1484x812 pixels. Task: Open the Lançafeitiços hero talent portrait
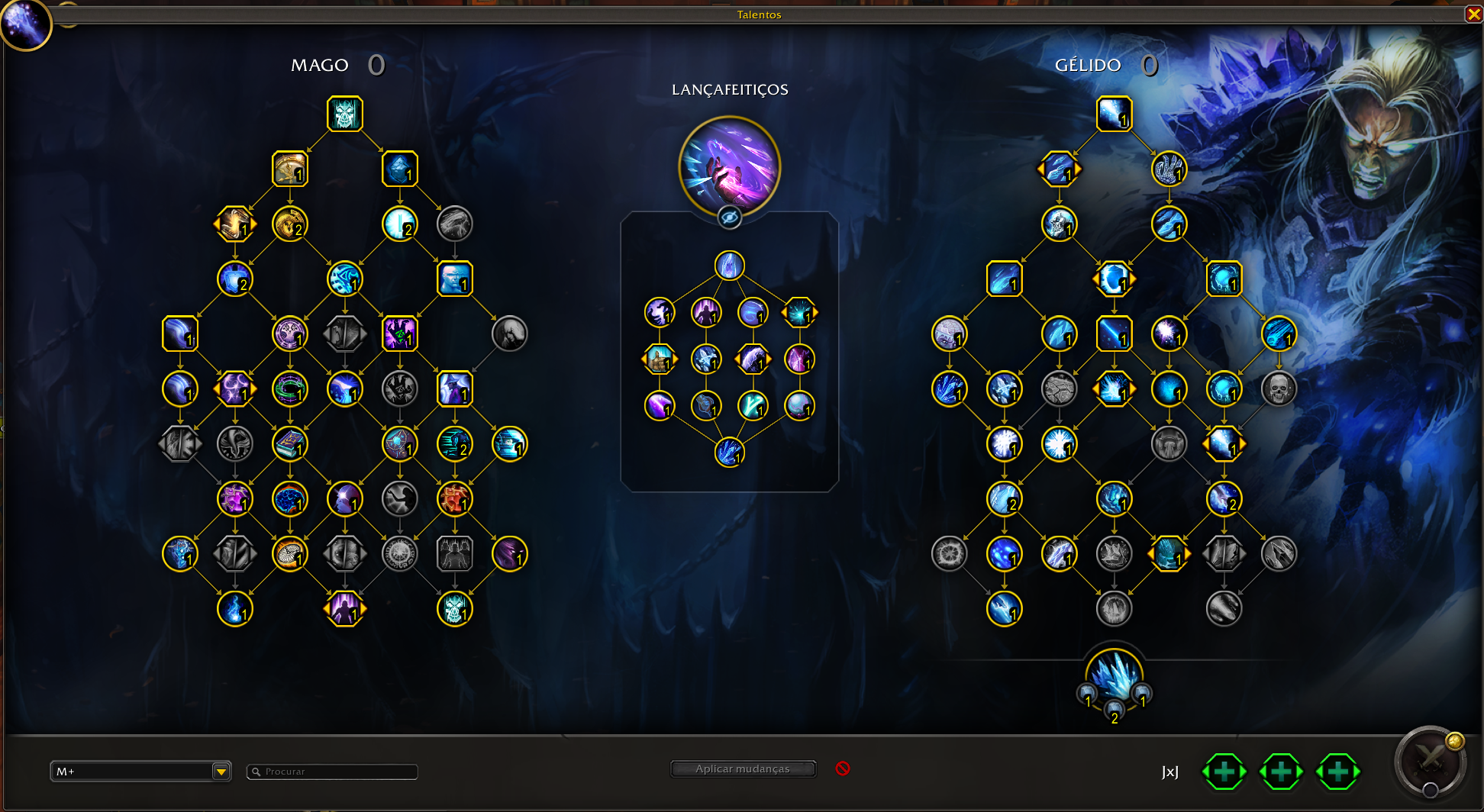(729, 166)
